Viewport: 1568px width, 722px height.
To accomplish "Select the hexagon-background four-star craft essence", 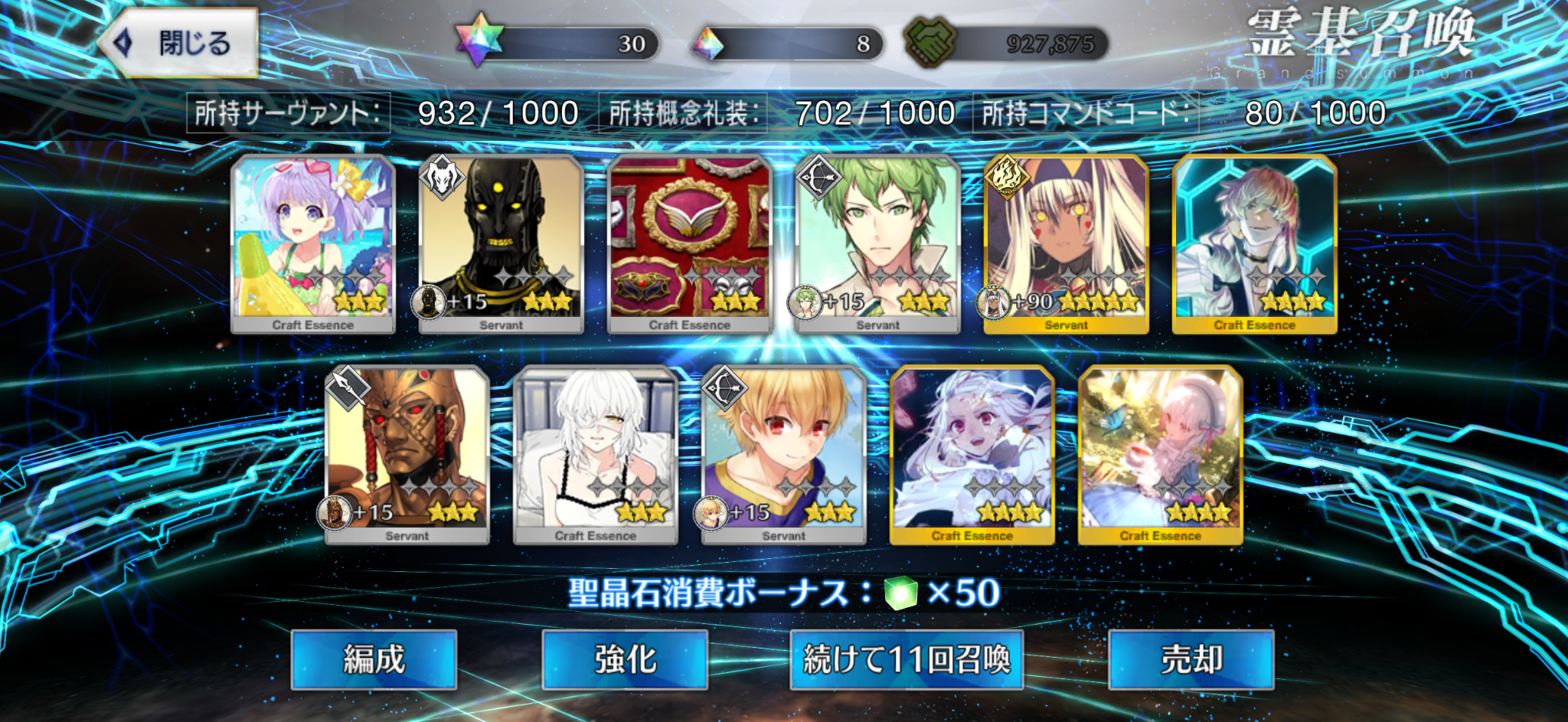I will pyautogui.click(x=1255, y=243).
